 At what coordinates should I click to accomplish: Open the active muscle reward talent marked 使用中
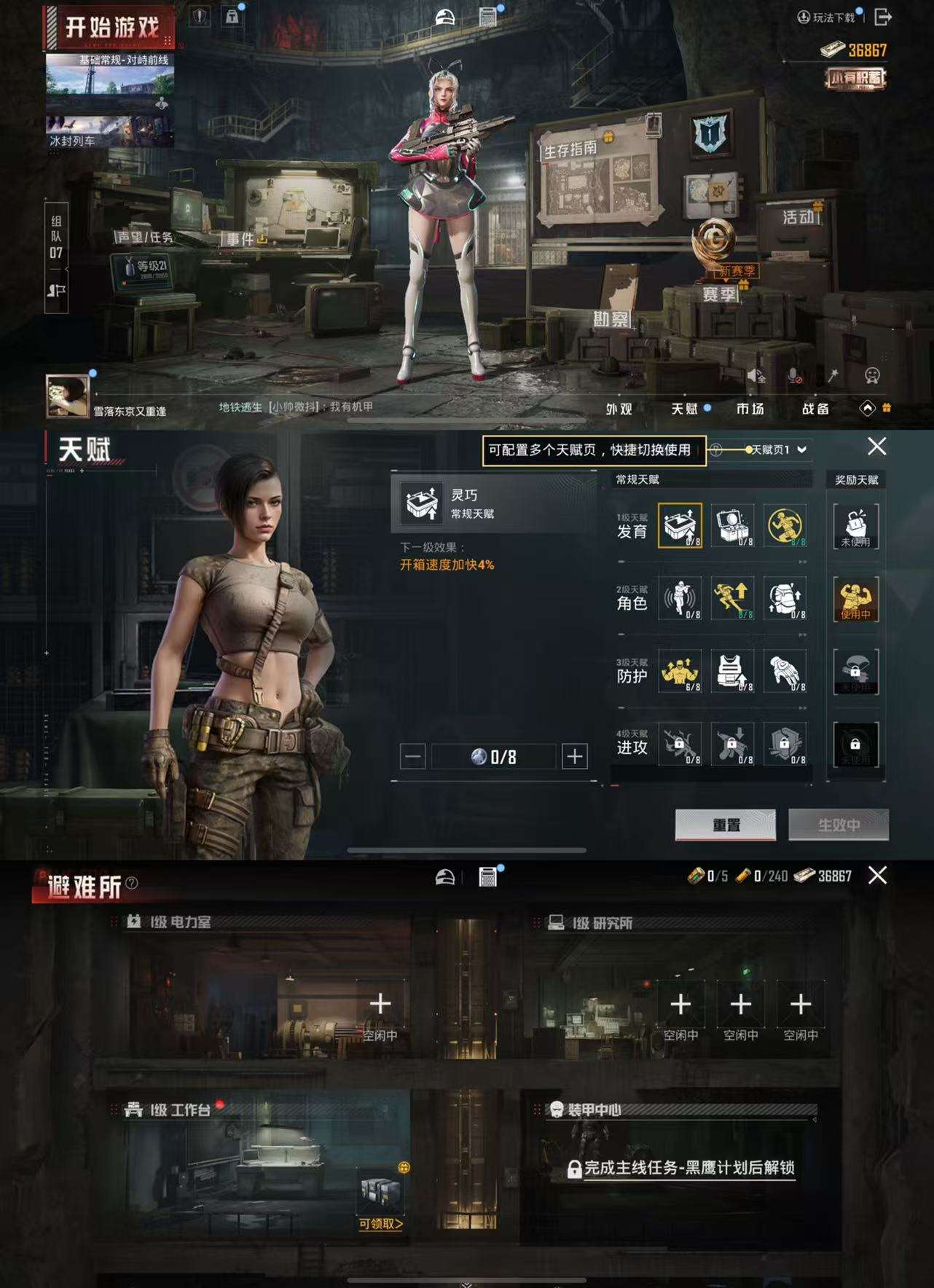[856, 599]
